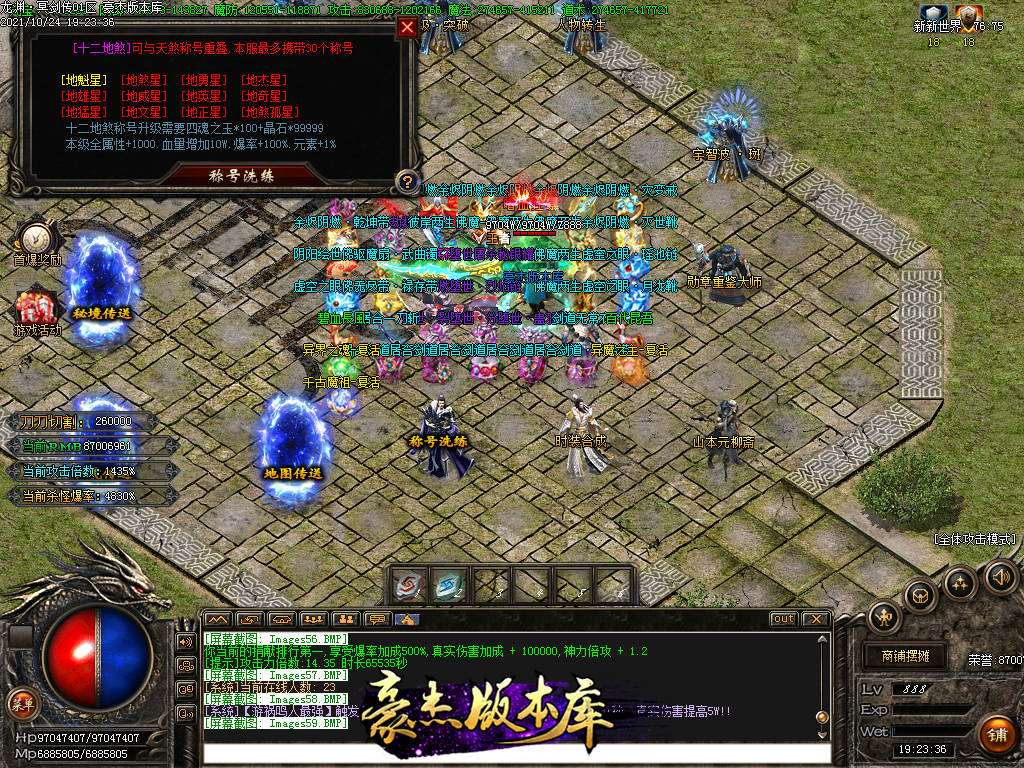Toggle the speaker sound button at right
Image resolution: width=1024 pixels, height=768 pixels.
click(1000, 576)
